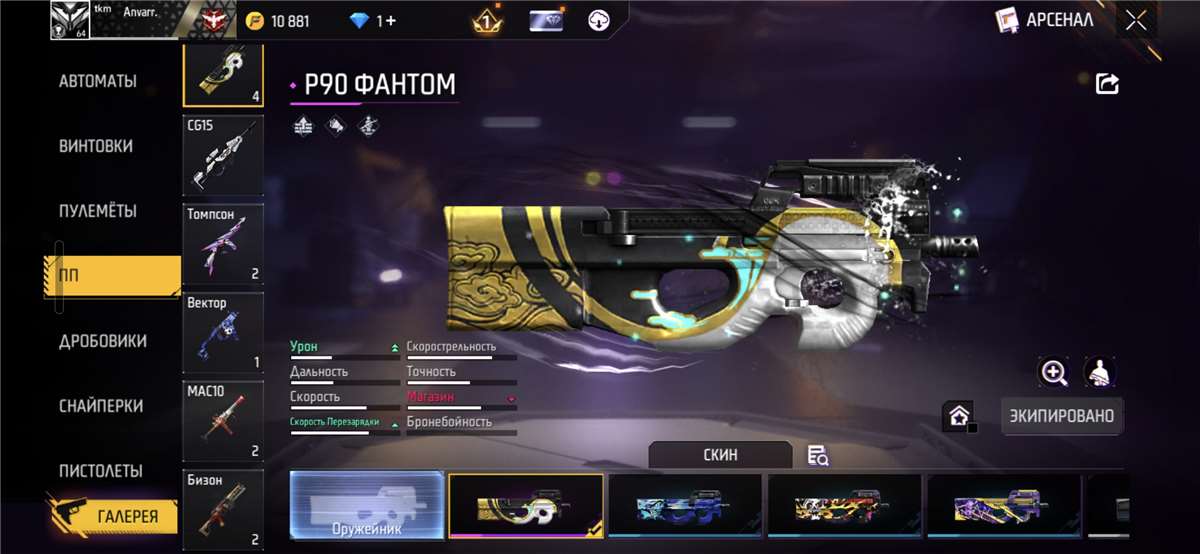Select the Томпсон weapon thumbnail
The height and width of the screenshot is (554, 1200).
pos(223,244)
